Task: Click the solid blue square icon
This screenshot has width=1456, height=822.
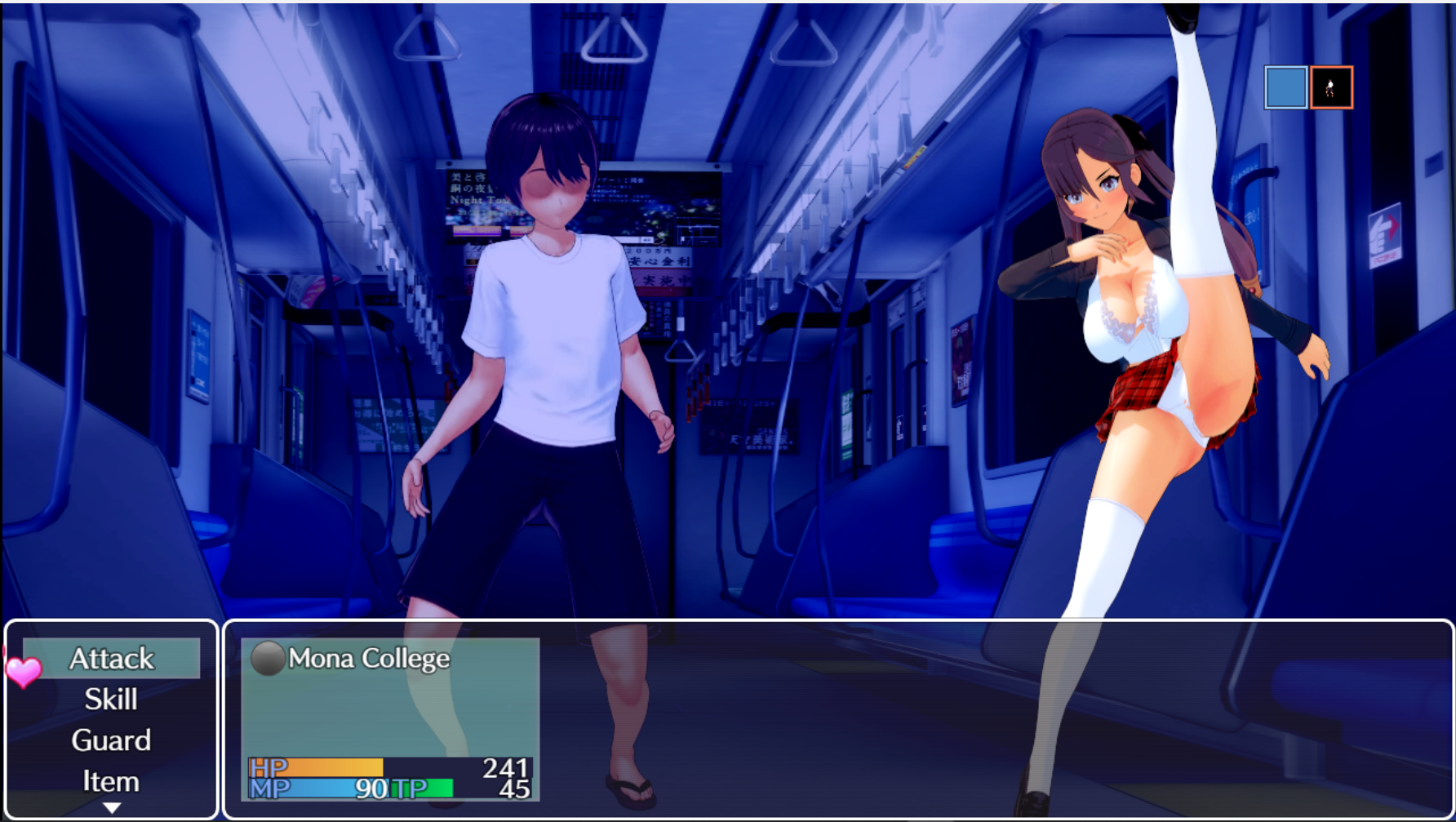Action: point(1285,87)
